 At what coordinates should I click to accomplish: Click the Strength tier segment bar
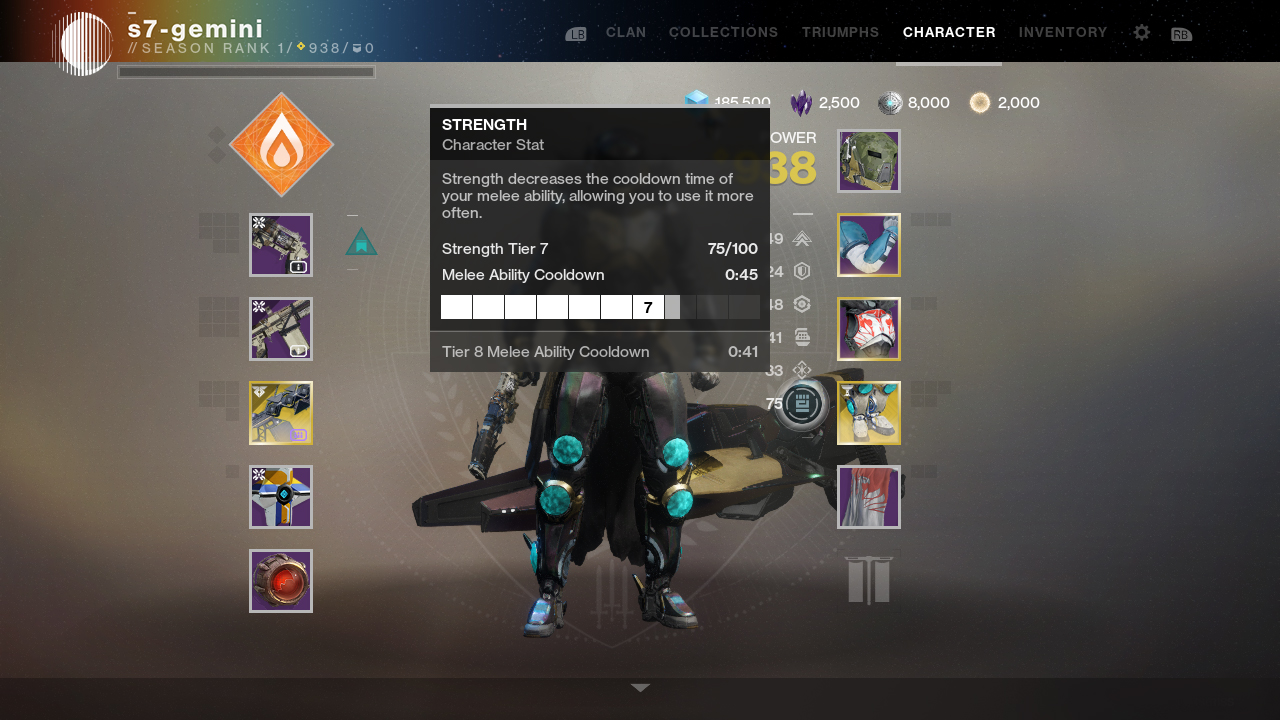point(600,307)
